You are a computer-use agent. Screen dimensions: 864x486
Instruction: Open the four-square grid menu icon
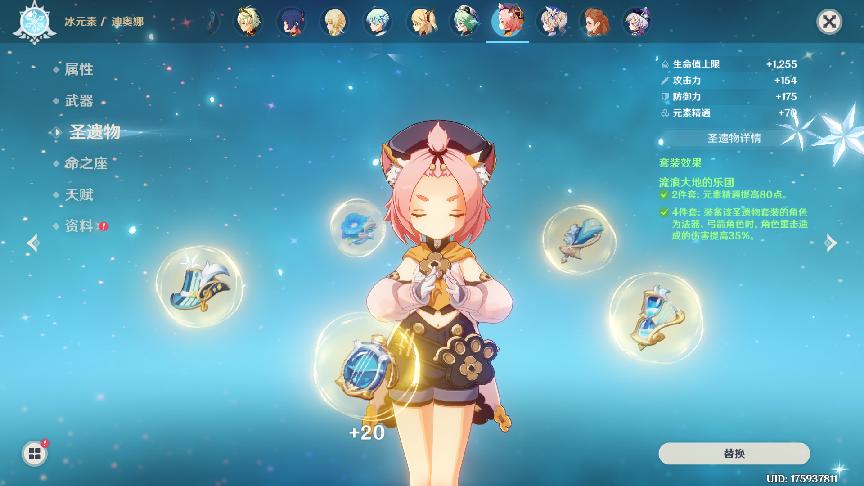pos(35,454)
